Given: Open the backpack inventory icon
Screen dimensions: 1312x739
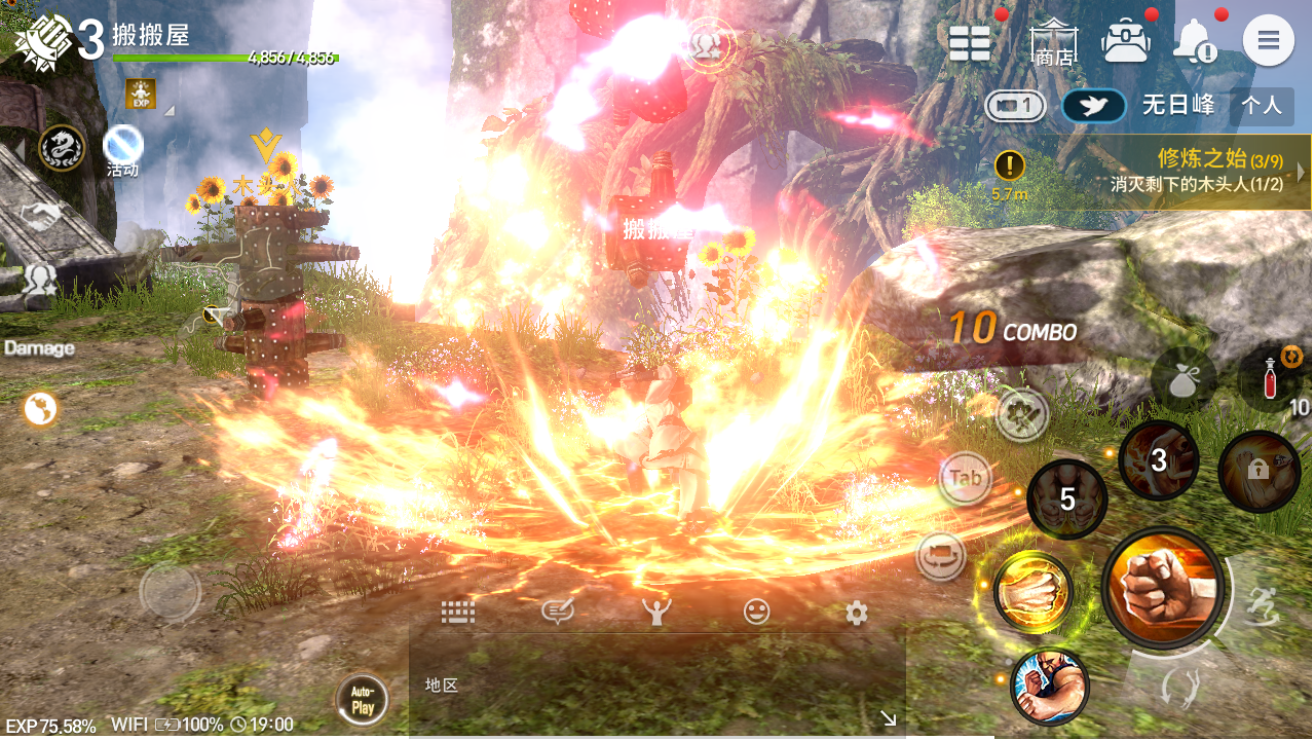Looking at the screenshot, I should [x=1126, y=41].
